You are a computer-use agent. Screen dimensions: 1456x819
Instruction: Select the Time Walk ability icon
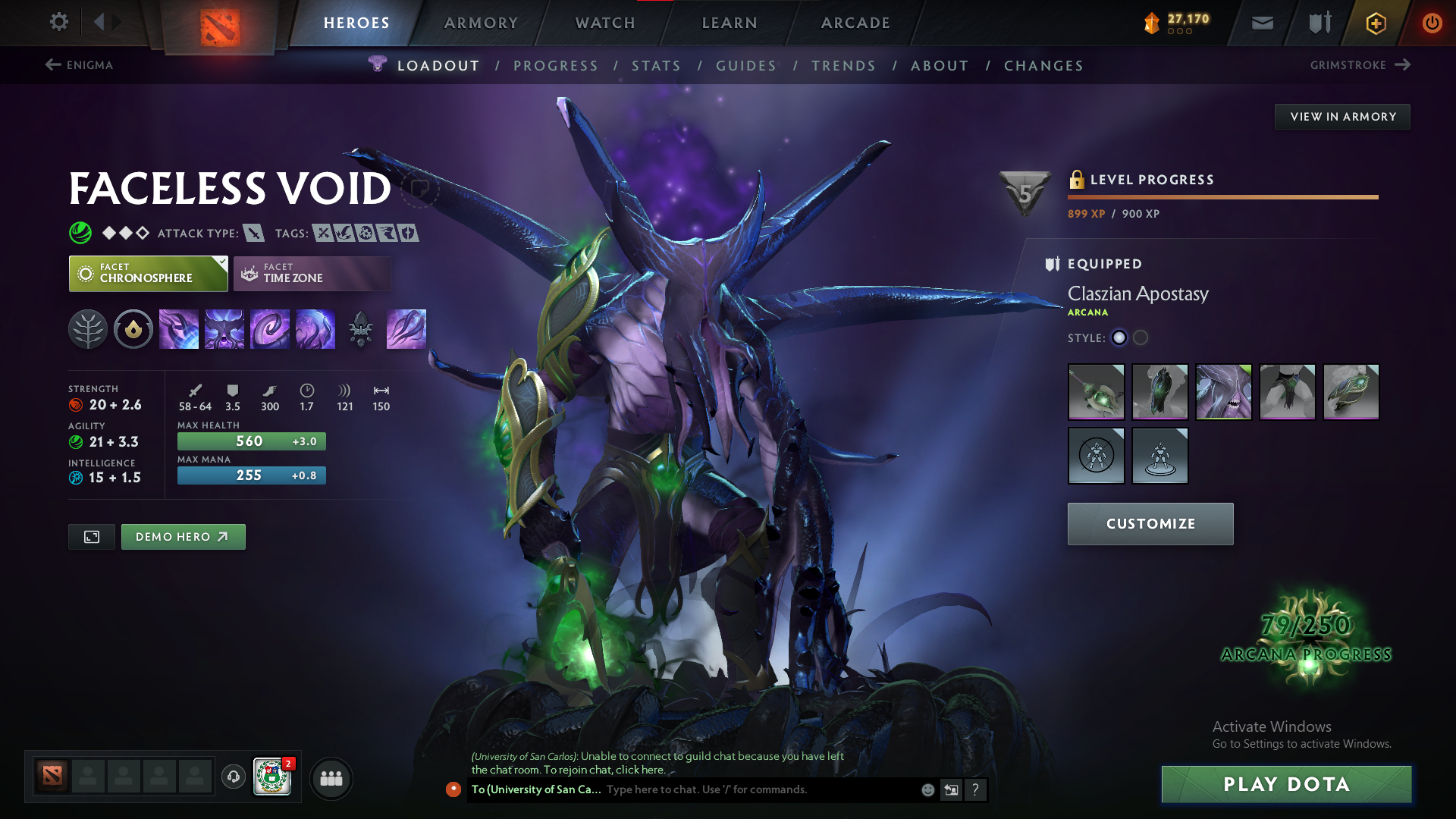coord(179,329)
